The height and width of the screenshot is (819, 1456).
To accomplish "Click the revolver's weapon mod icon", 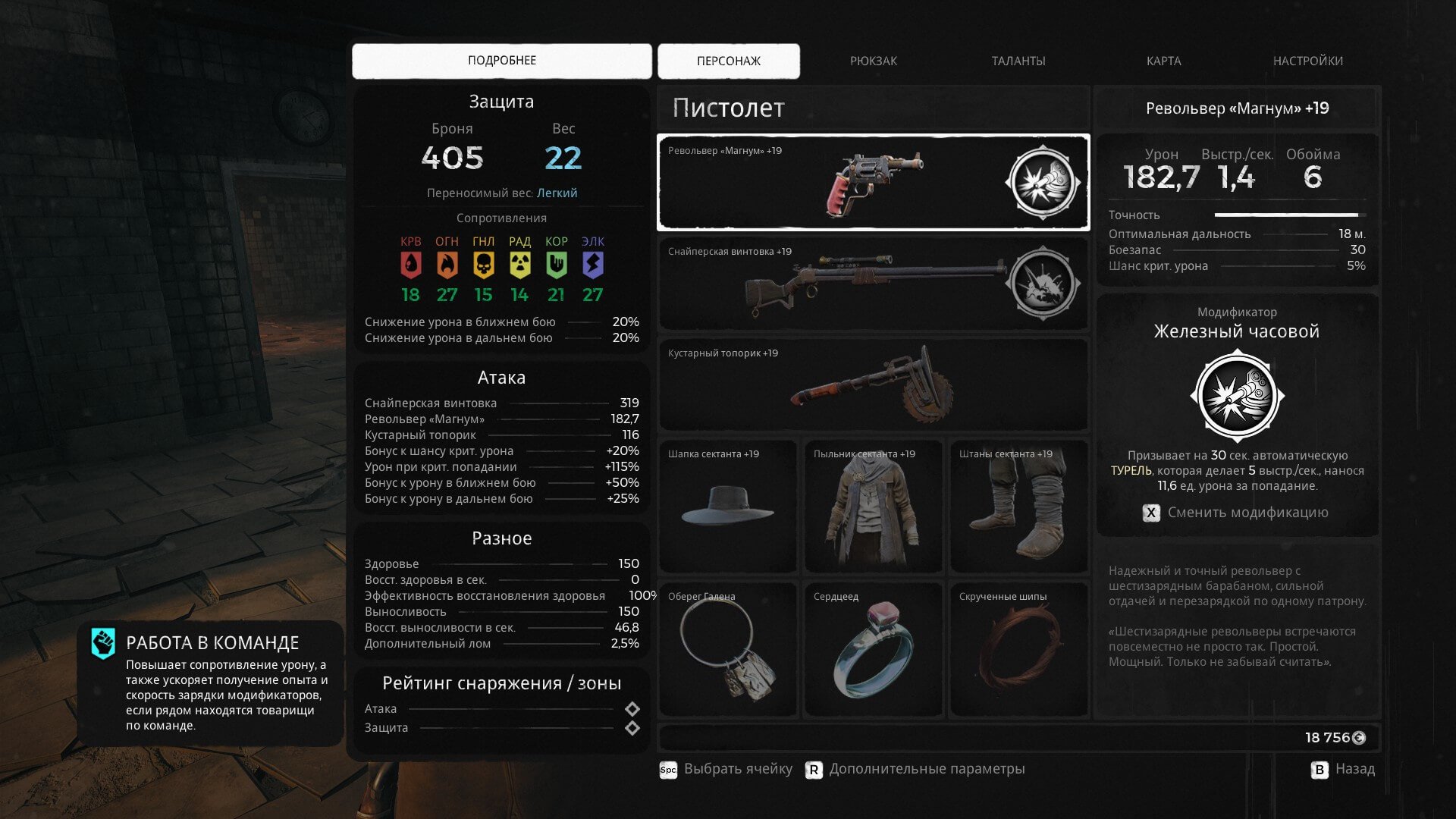I will coord(1043,183).
